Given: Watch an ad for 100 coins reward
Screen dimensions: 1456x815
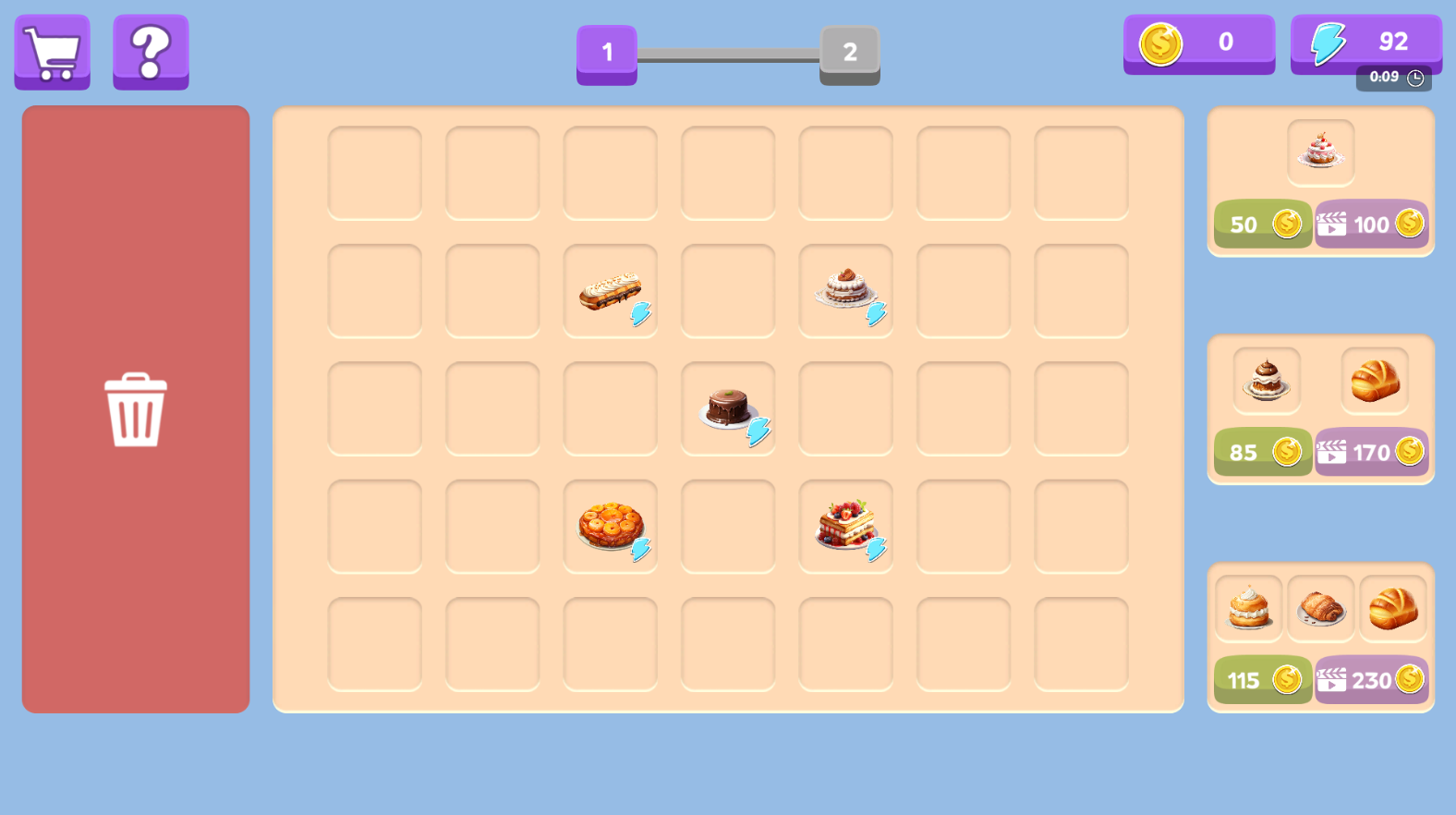Looking at the screenshot, I should 1371,224.
